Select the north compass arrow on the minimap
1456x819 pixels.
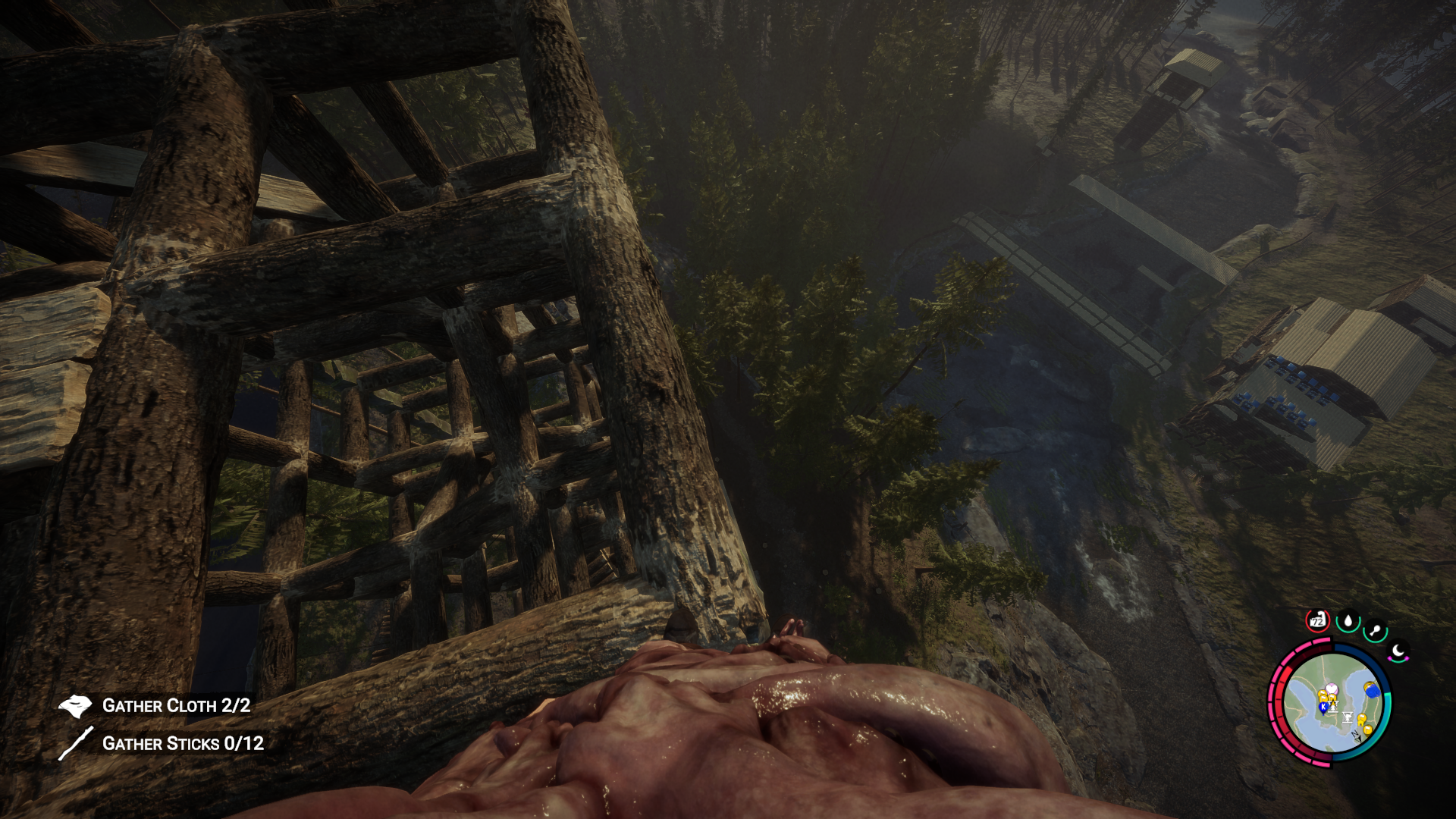[1357, 736]
